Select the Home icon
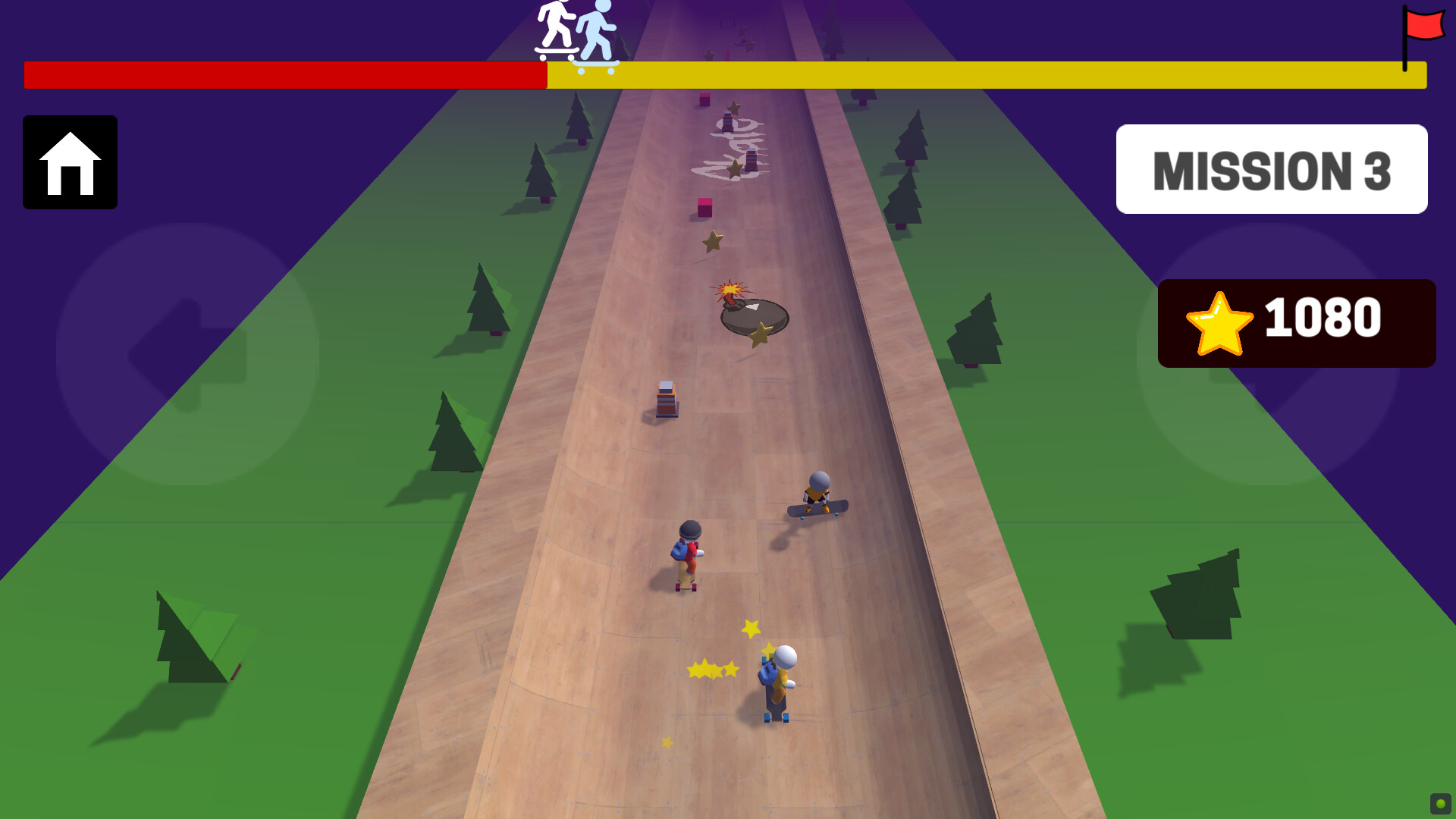 (70, 163)
